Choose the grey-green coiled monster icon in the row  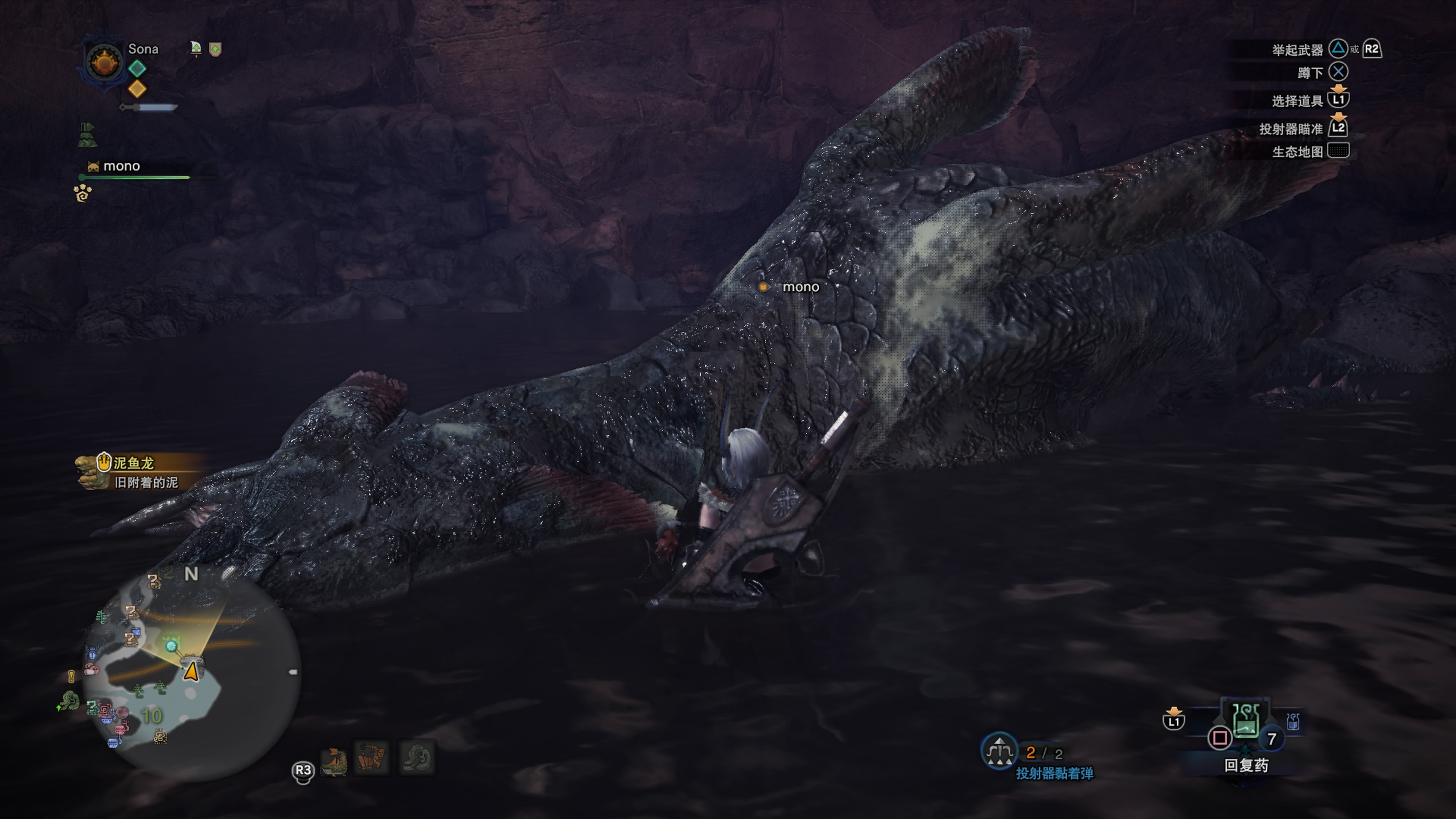417,758
